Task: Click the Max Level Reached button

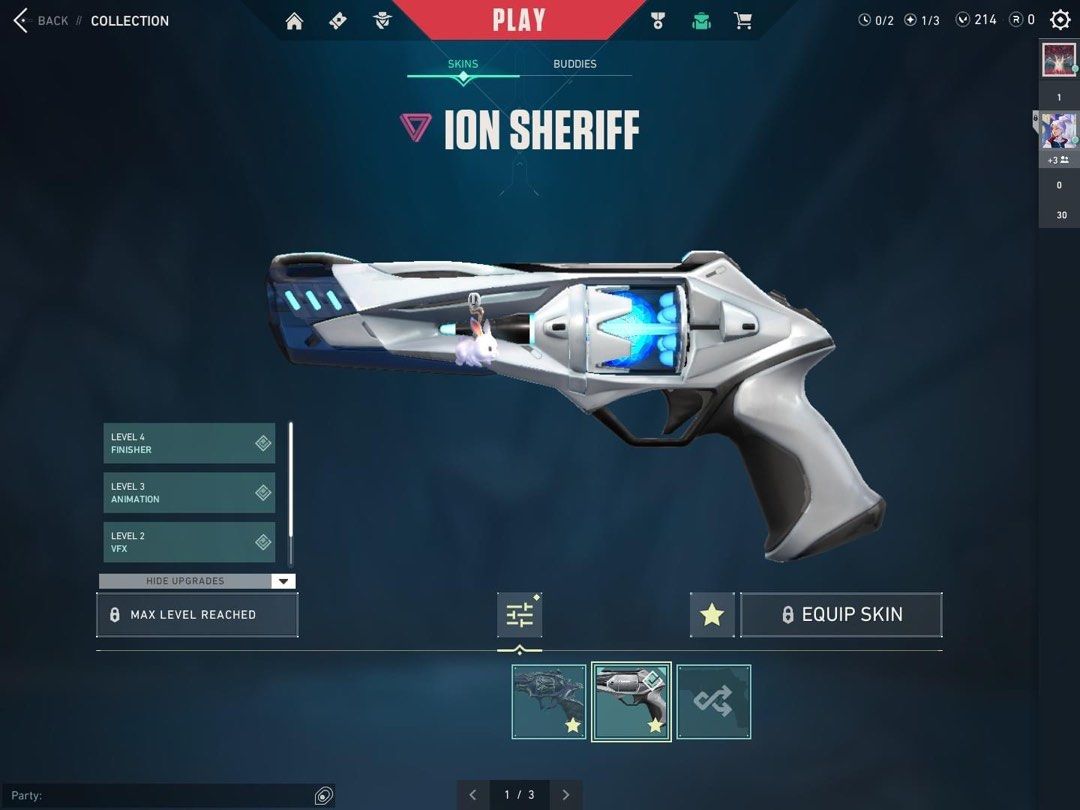Action: (x=197, y=615)
